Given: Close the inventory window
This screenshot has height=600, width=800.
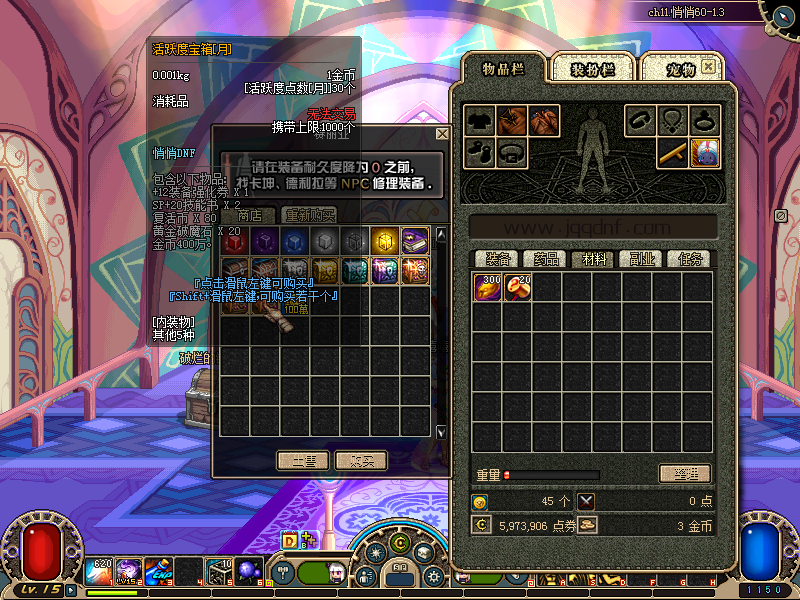Looking at the screenshot, I should (x=708, y=66).
